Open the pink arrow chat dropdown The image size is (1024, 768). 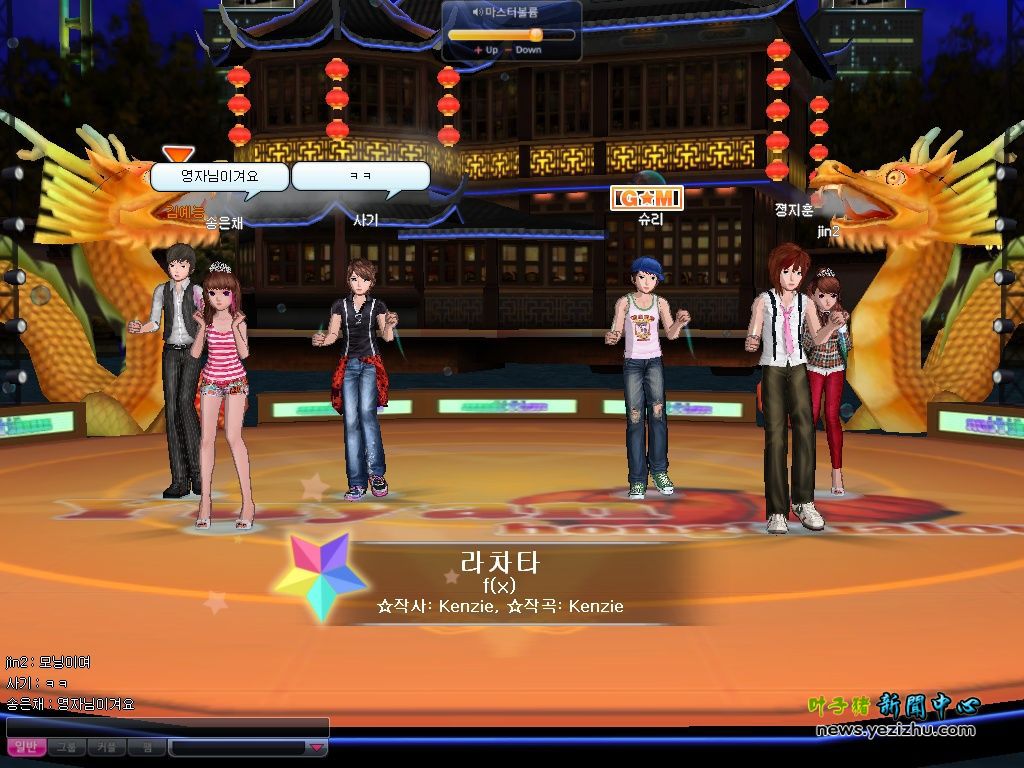316,747
